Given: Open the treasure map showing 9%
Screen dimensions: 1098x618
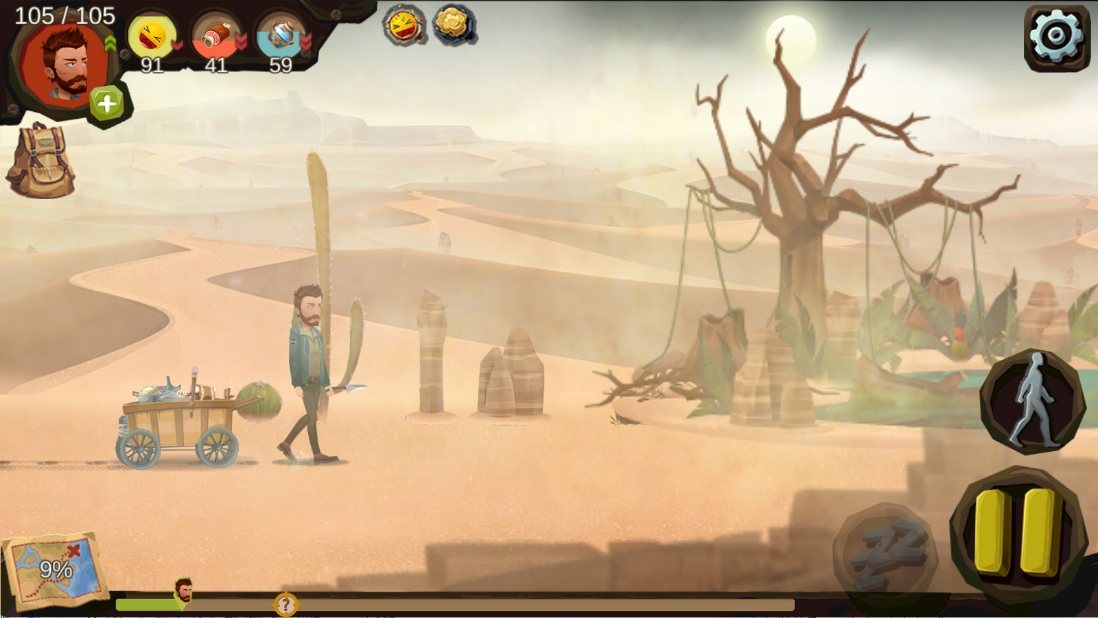Looking at the screenshot, I should click(x=55, y=569).
